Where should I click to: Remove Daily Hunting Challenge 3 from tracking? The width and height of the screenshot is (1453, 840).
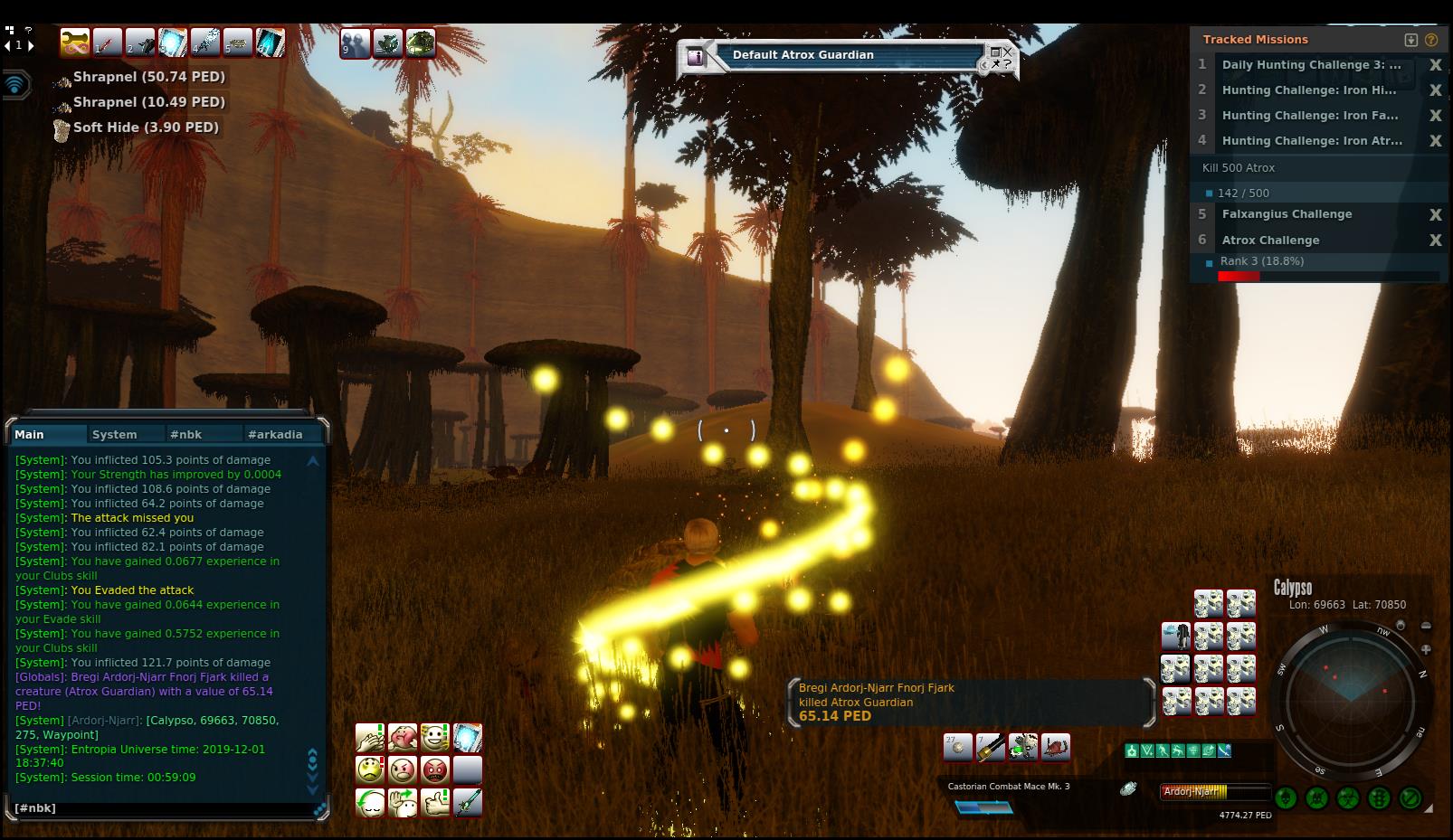[1435, 65]
